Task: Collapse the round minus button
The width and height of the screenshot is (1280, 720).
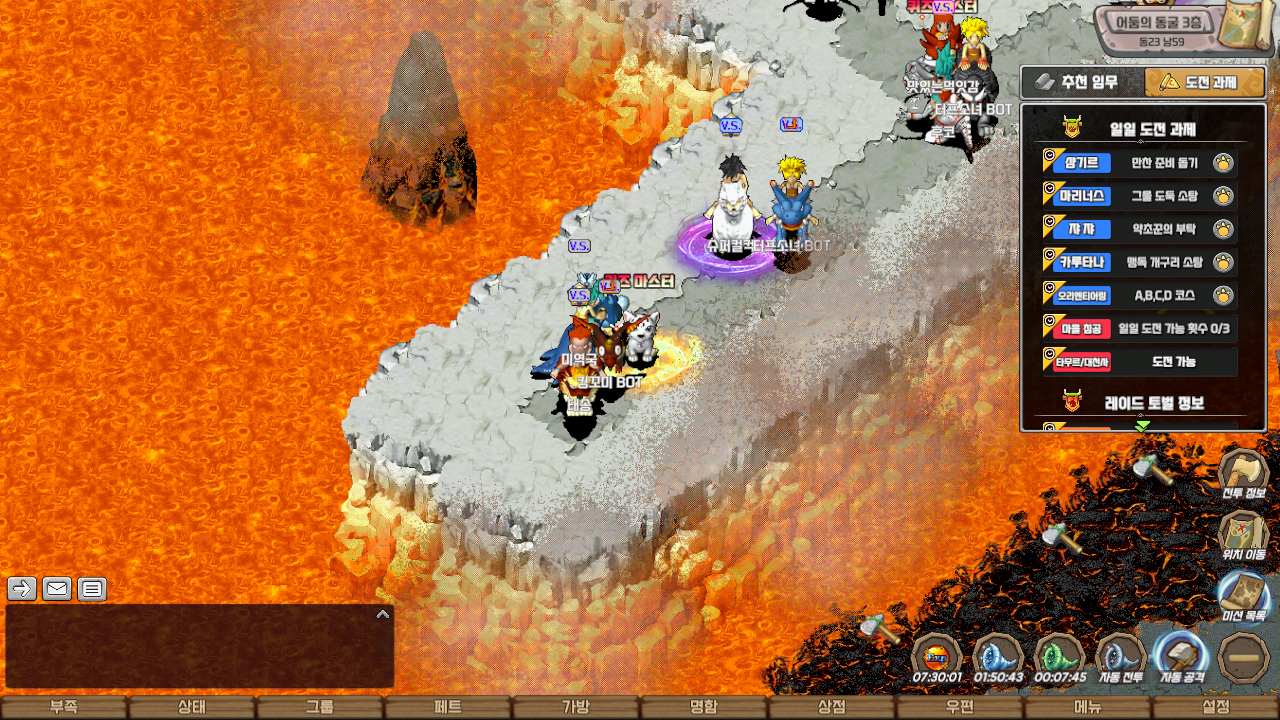Action: [x=1244, y=658]
